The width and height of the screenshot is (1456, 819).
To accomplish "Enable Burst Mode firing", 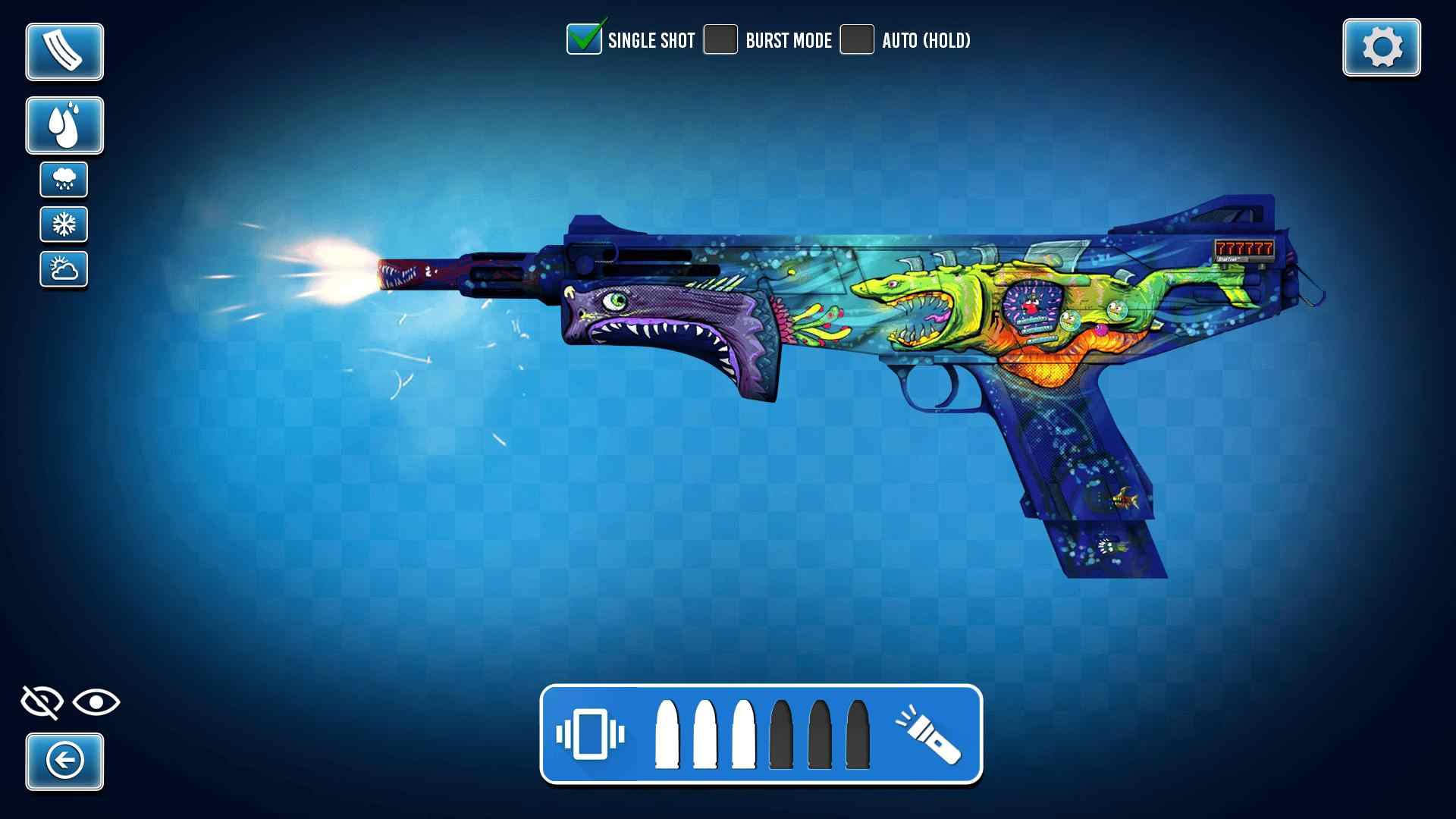I will (720, 39).
